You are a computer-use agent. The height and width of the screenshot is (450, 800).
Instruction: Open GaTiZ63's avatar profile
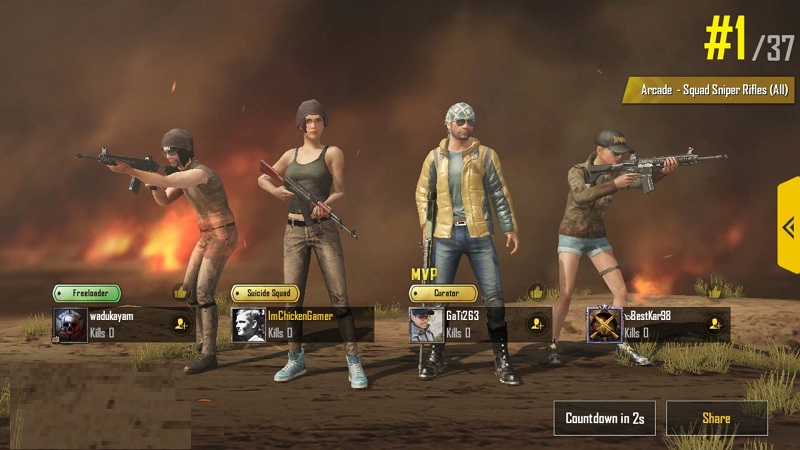click(426, 324)
